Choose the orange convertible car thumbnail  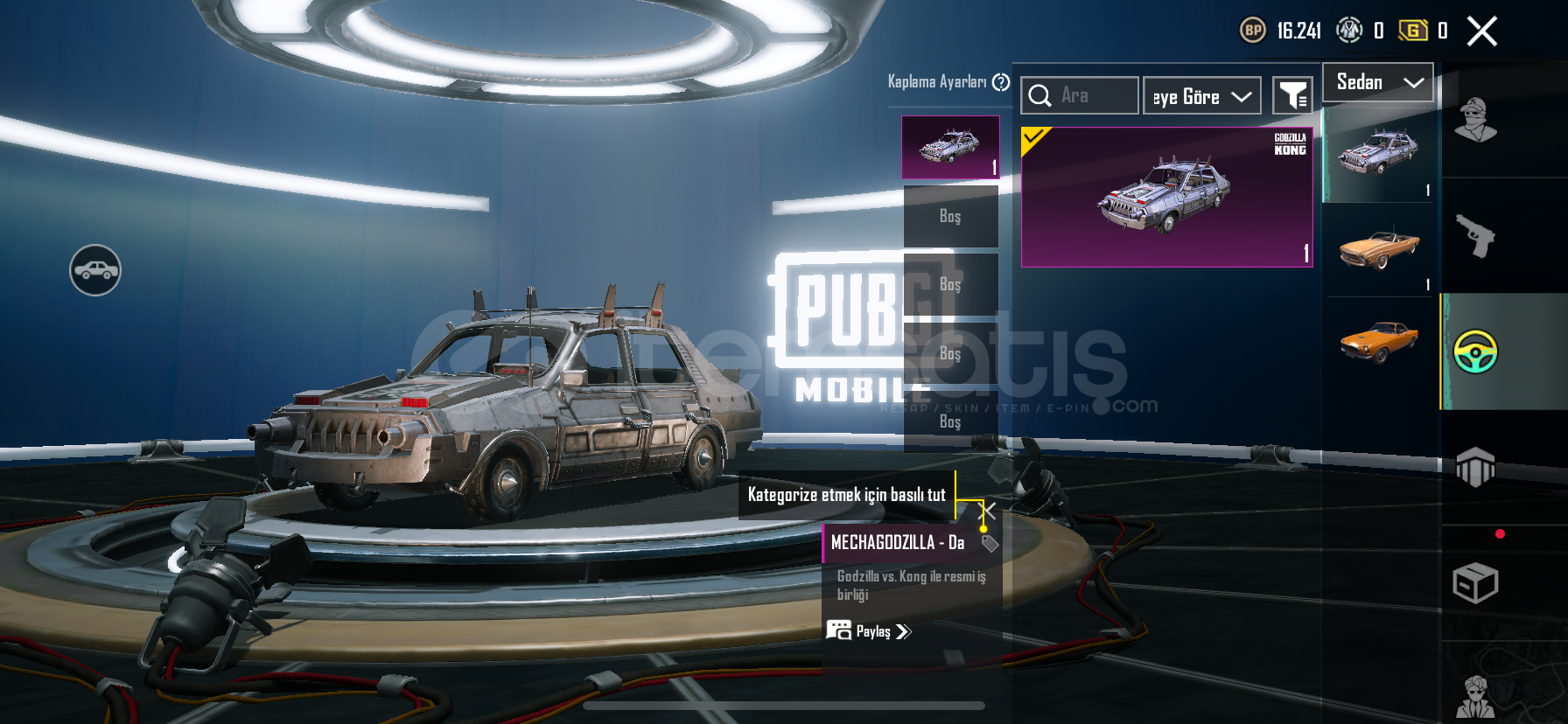tap(1378, 250)
